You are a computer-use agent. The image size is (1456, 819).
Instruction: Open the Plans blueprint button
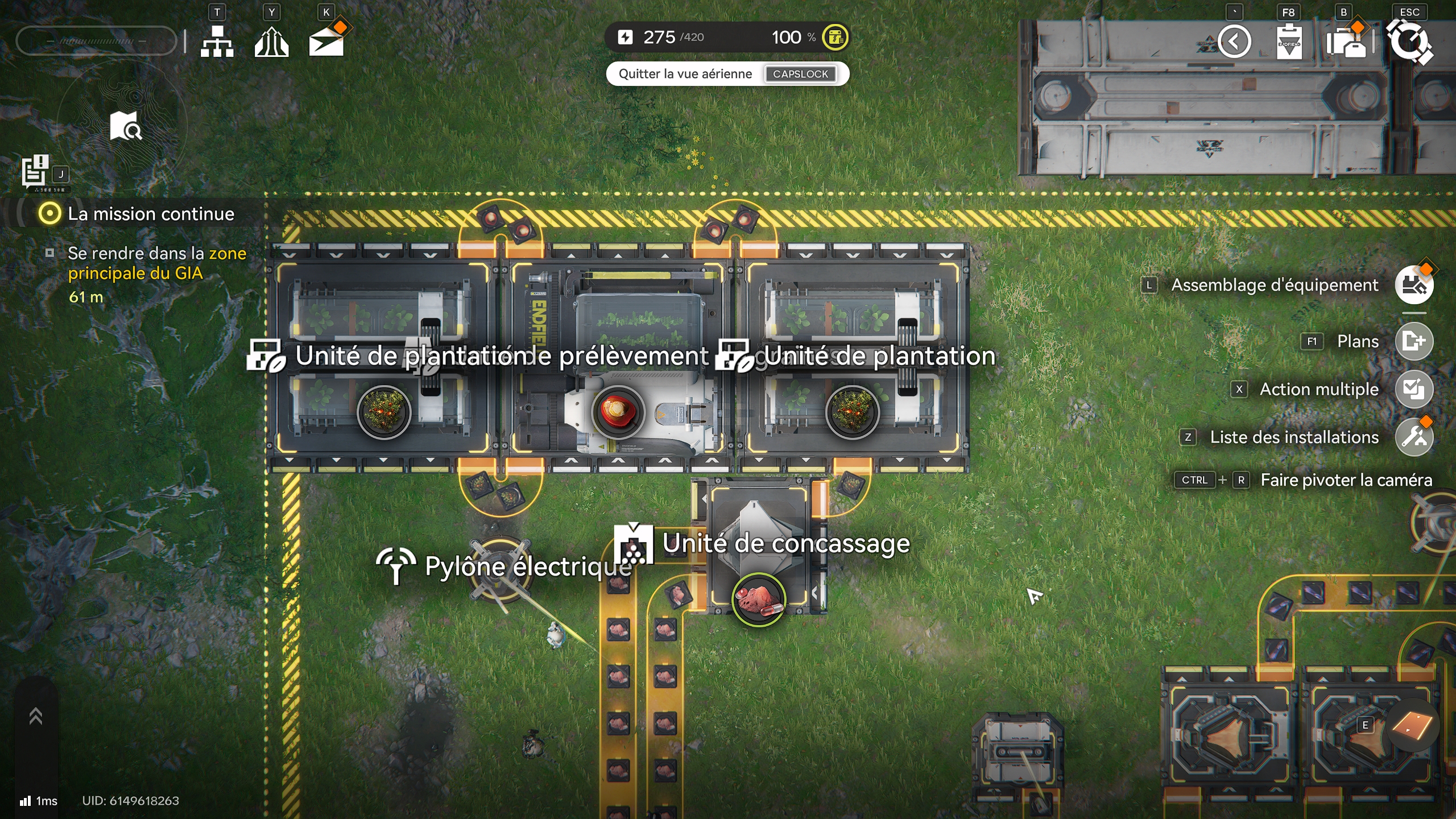tap(1414, 341)
